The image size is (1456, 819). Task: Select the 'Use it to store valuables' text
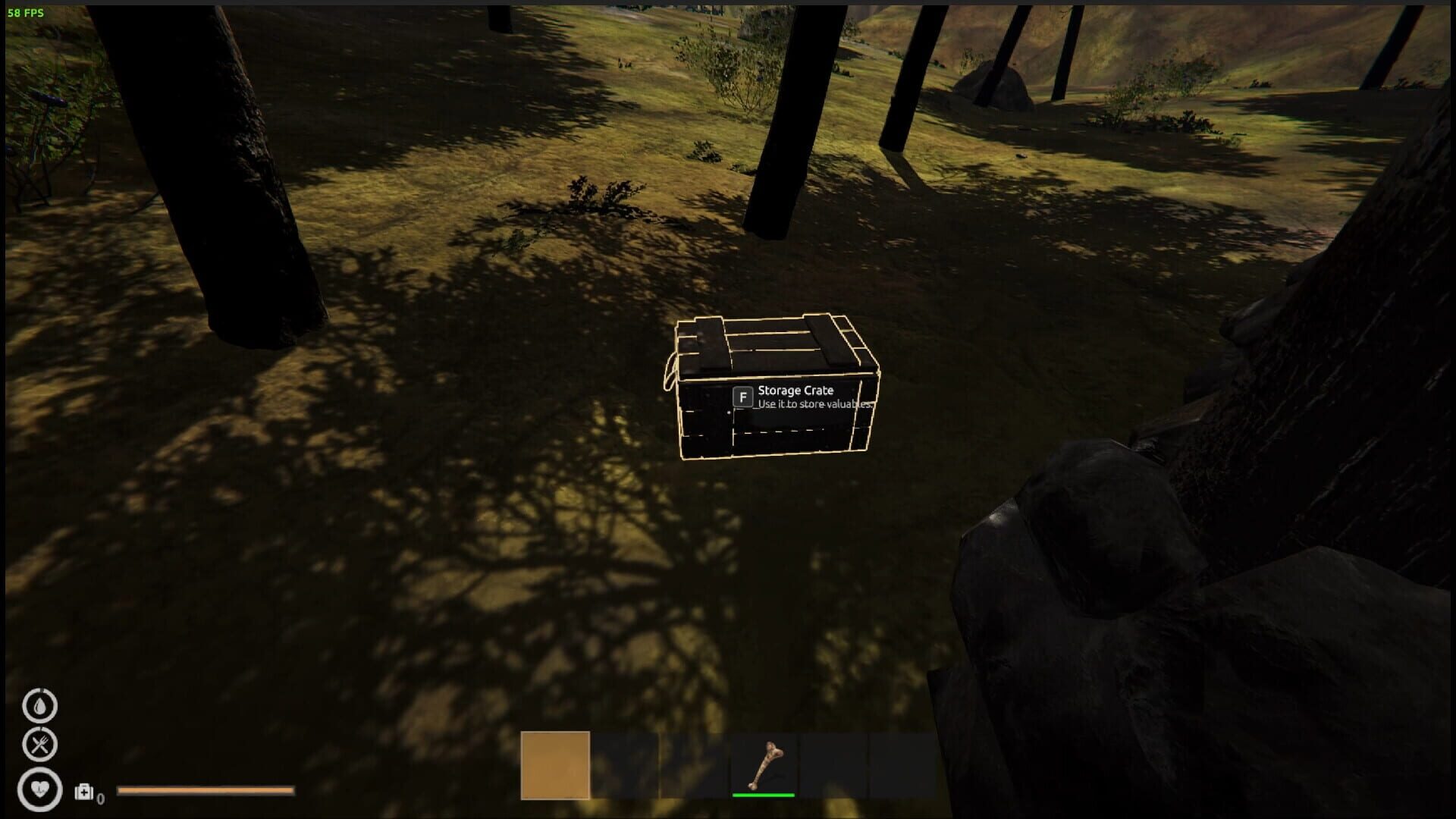(x=813, y=405)
